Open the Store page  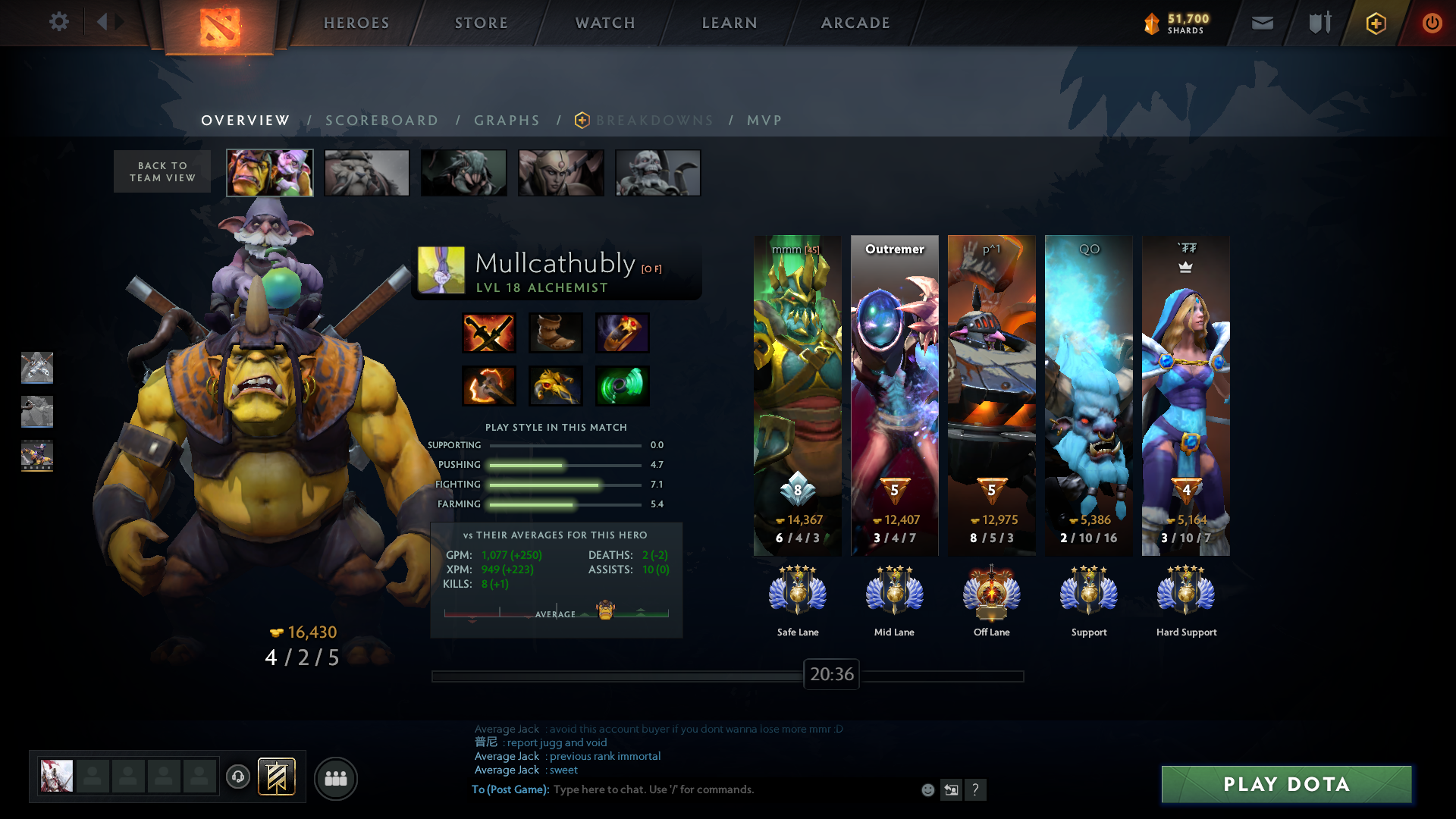482,23
